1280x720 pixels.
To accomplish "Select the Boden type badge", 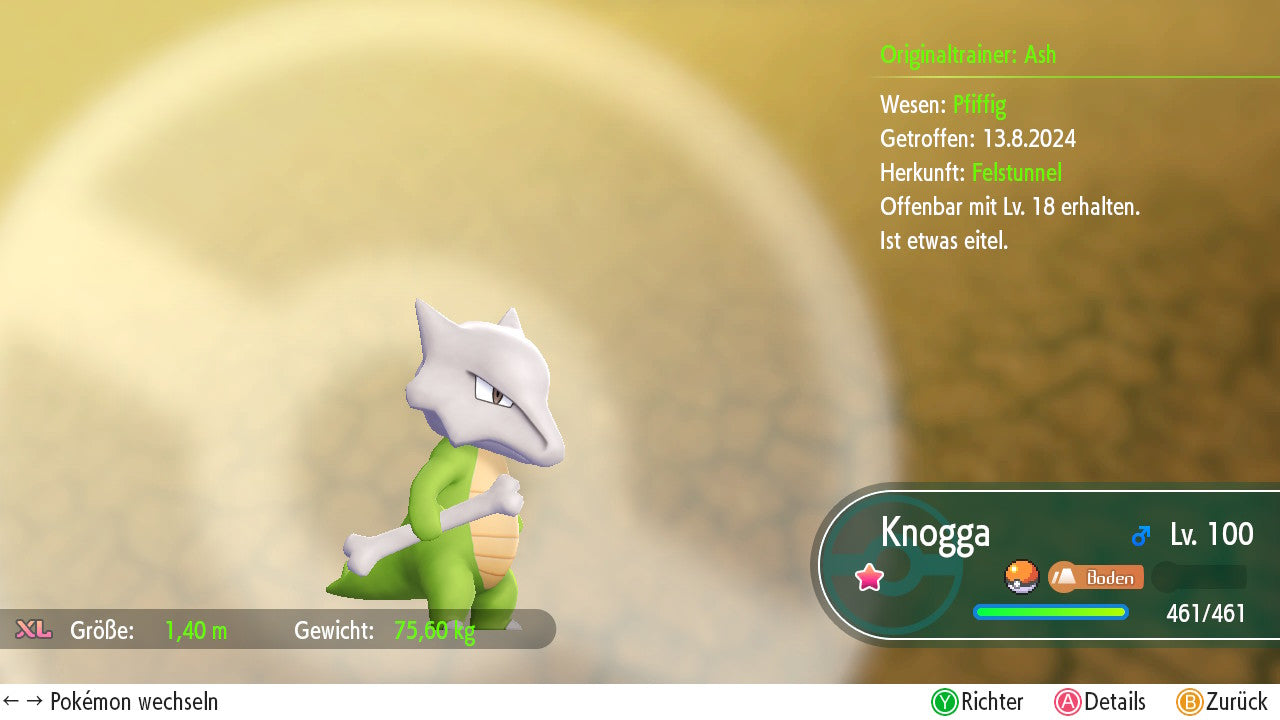I will coord(1095,577).
